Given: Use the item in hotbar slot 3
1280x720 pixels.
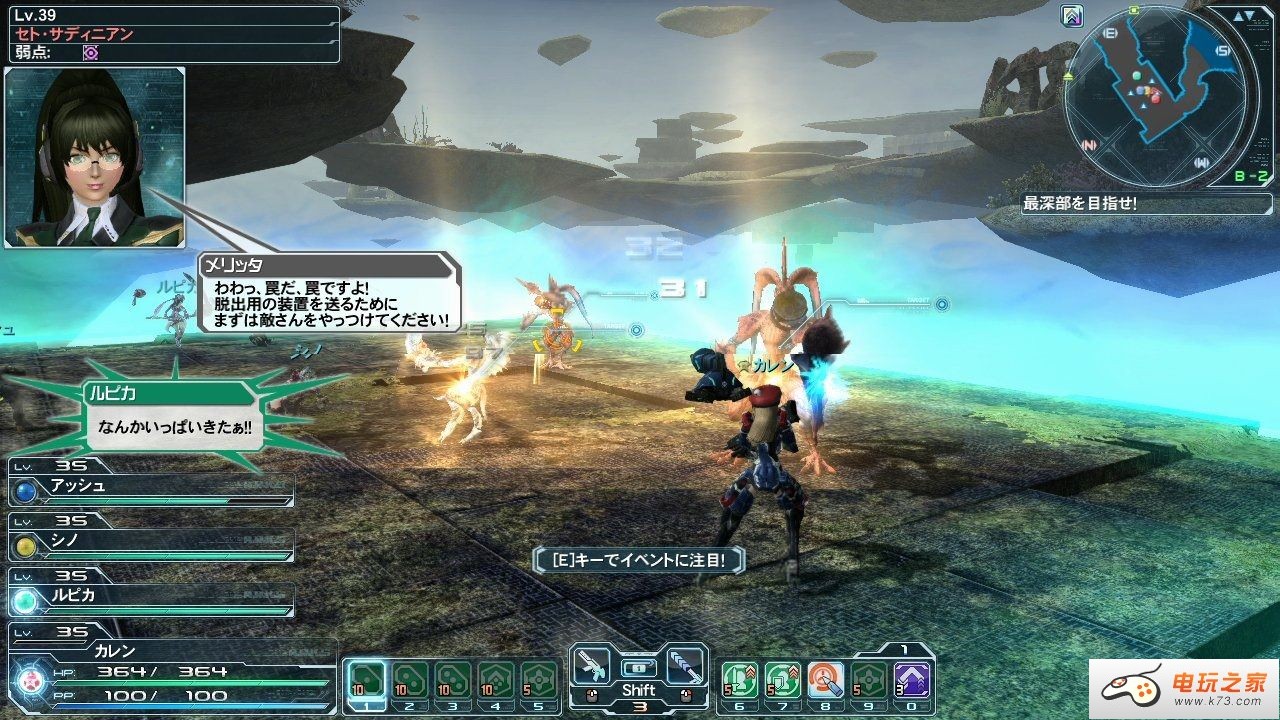Looking at the screenshot, I should pyautogui.click(x=453, y=680).
